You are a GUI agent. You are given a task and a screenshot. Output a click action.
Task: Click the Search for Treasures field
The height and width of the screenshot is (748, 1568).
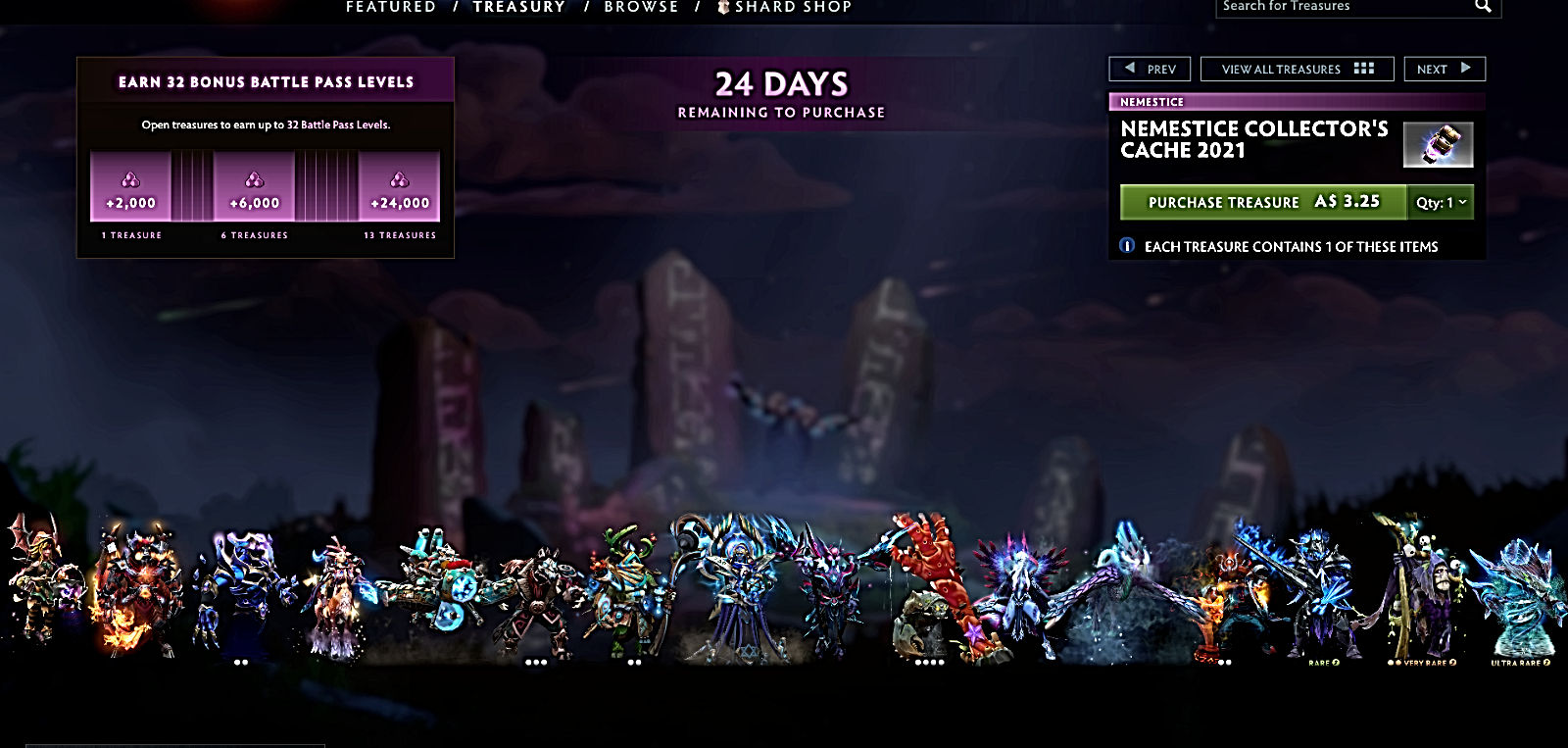pos(1343,7)
